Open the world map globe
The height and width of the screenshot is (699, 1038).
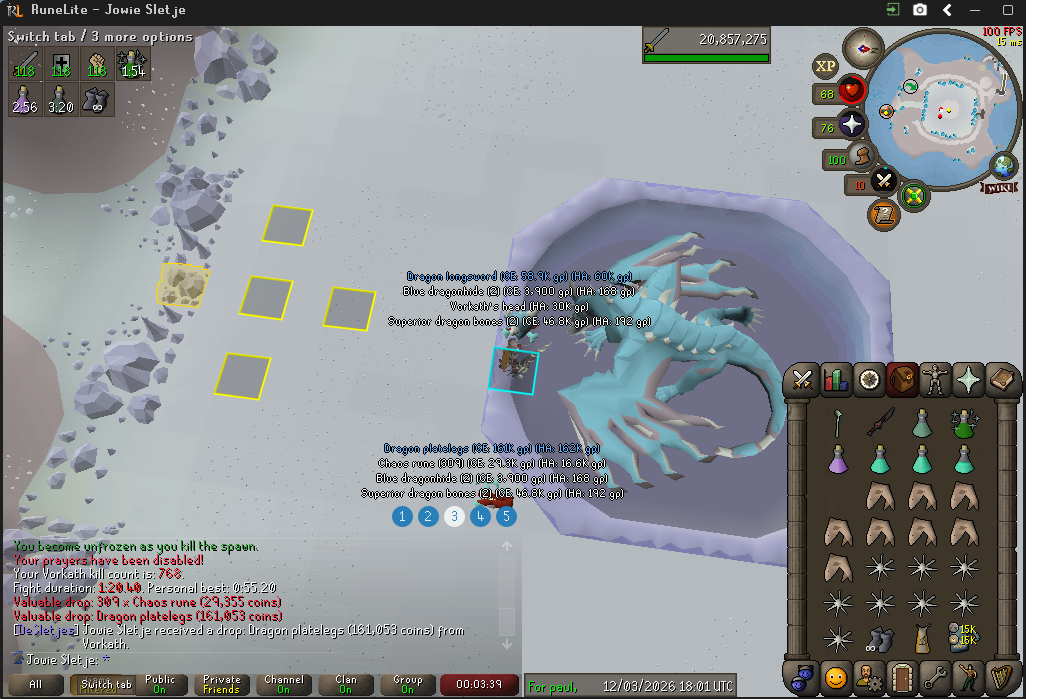coord(1003,166)
